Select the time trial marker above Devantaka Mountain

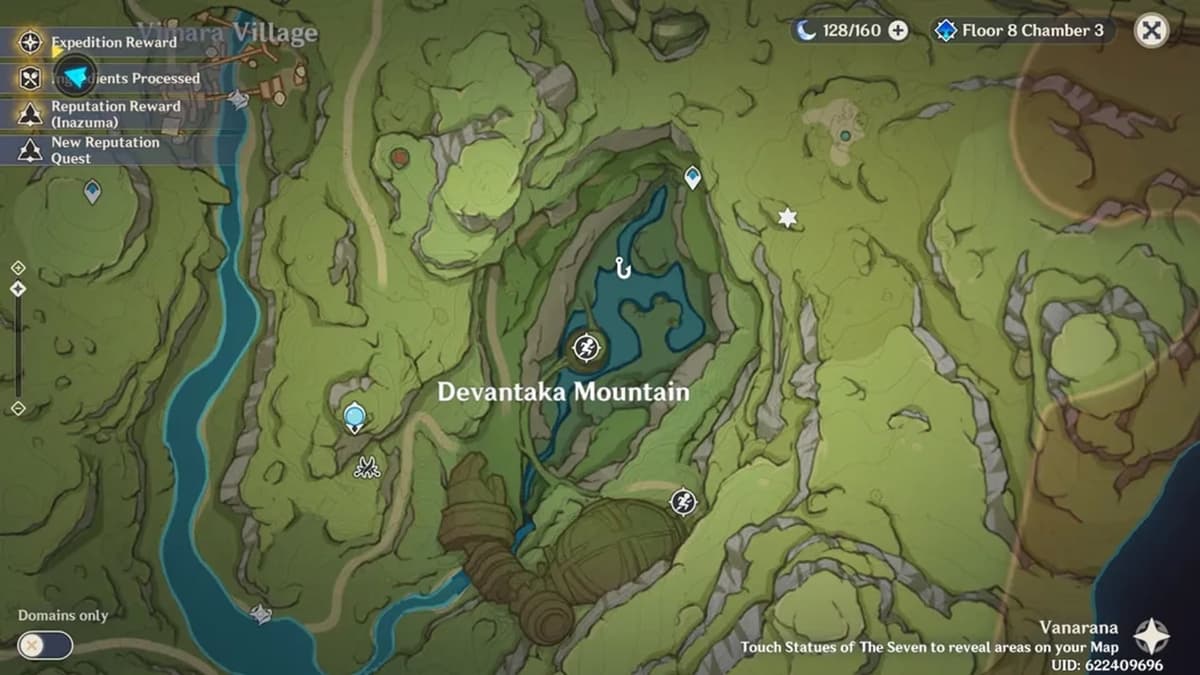(584, 348)
